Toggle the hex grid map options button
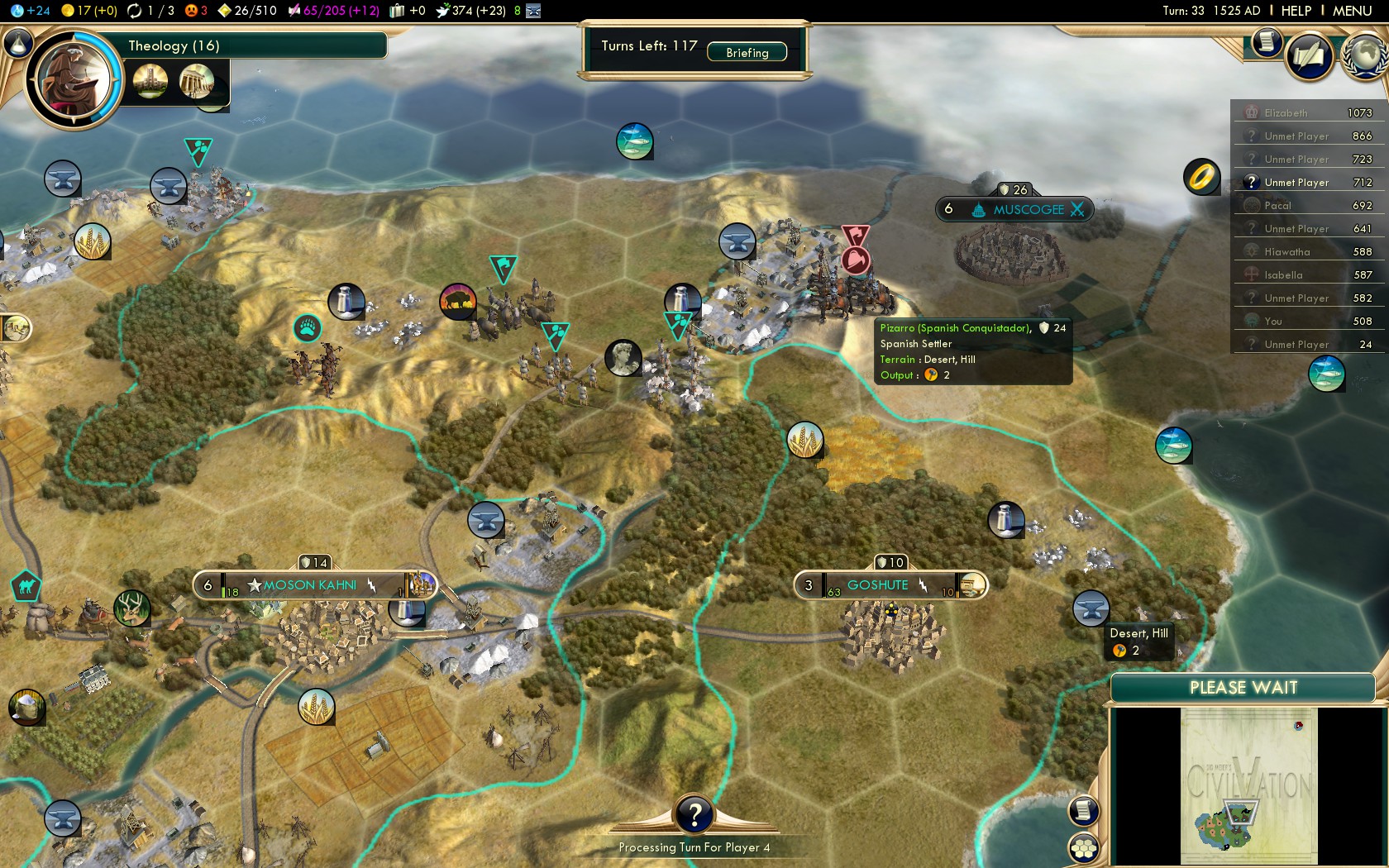The height and width of the screenshot is (868, 1389). coord(1083,847)
